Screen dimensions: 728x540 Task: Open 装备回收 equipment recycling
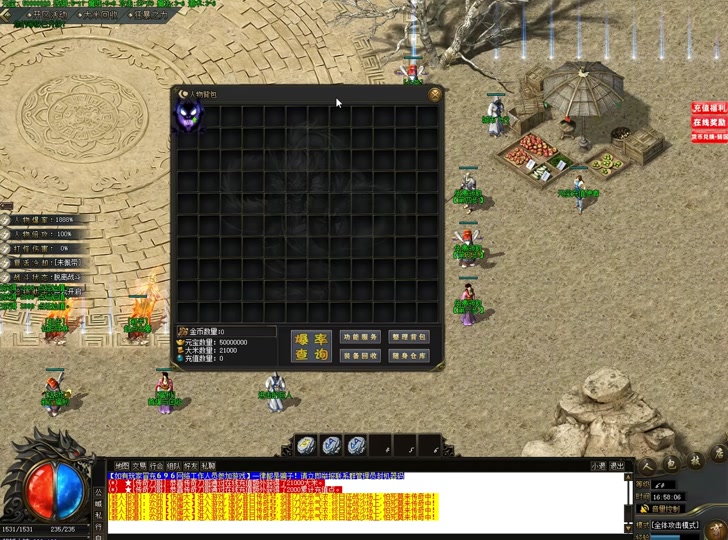(x=360, y=356)
